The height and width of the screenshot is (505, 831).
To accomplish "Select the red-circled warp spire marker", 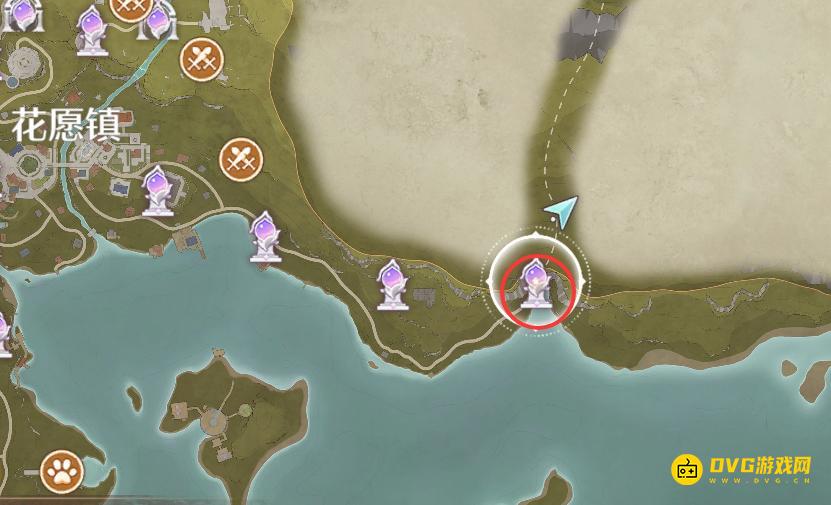I will pos(537,285).
